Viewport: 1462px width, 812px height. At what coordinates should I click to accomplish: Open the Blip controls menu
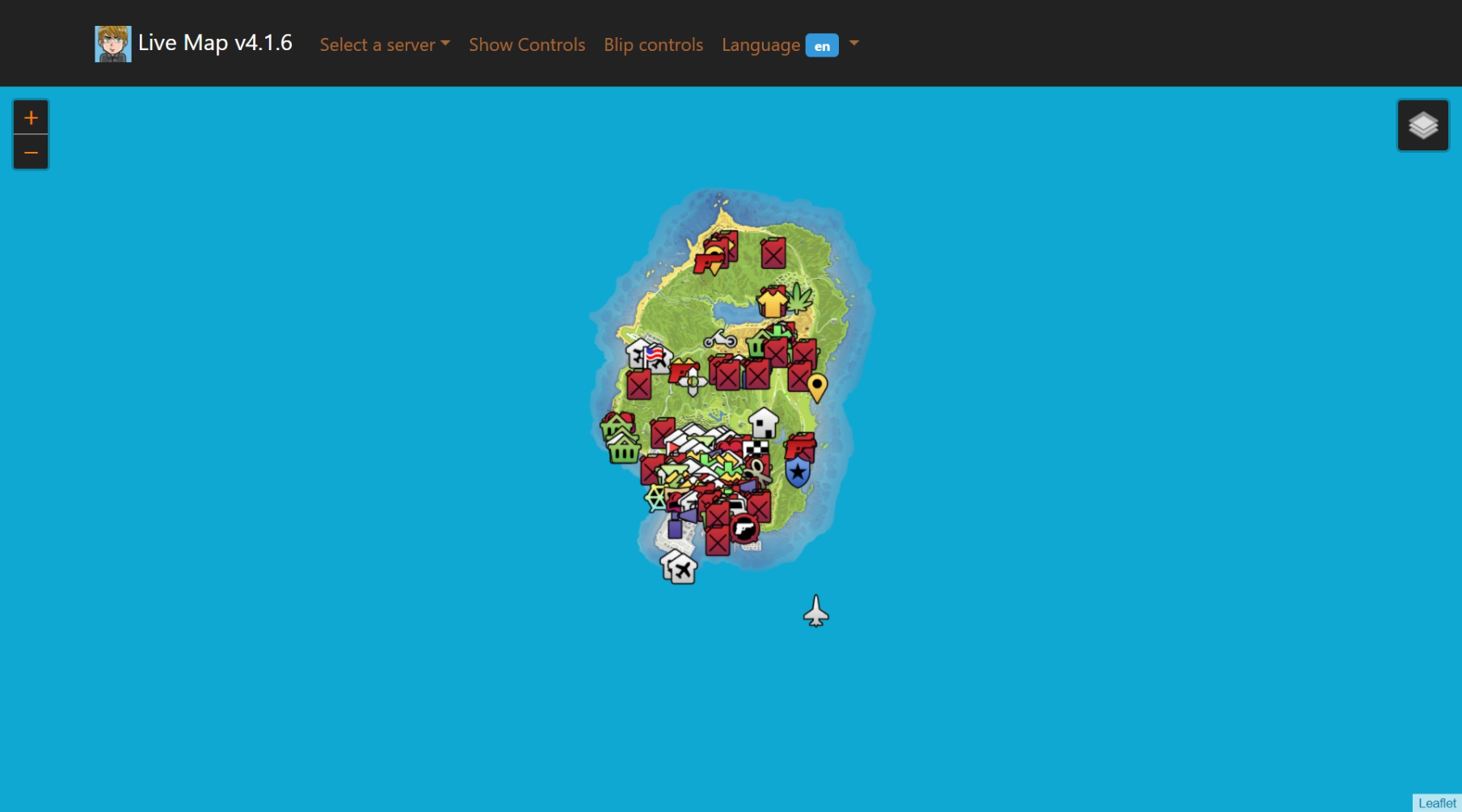(652, 44)
